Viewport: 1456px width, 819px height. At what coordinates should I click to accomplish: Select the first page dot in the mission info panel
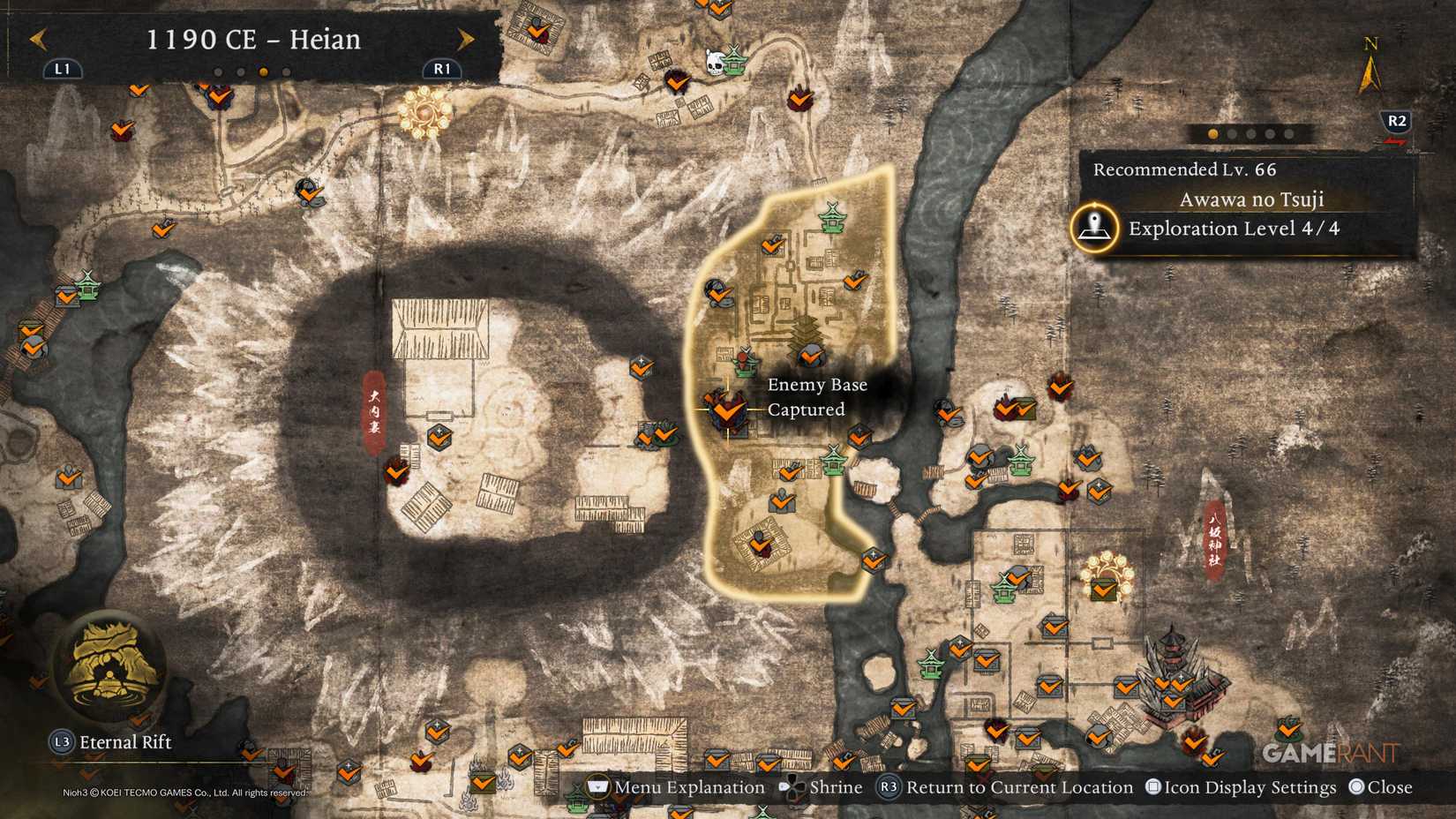point(1212,134)
